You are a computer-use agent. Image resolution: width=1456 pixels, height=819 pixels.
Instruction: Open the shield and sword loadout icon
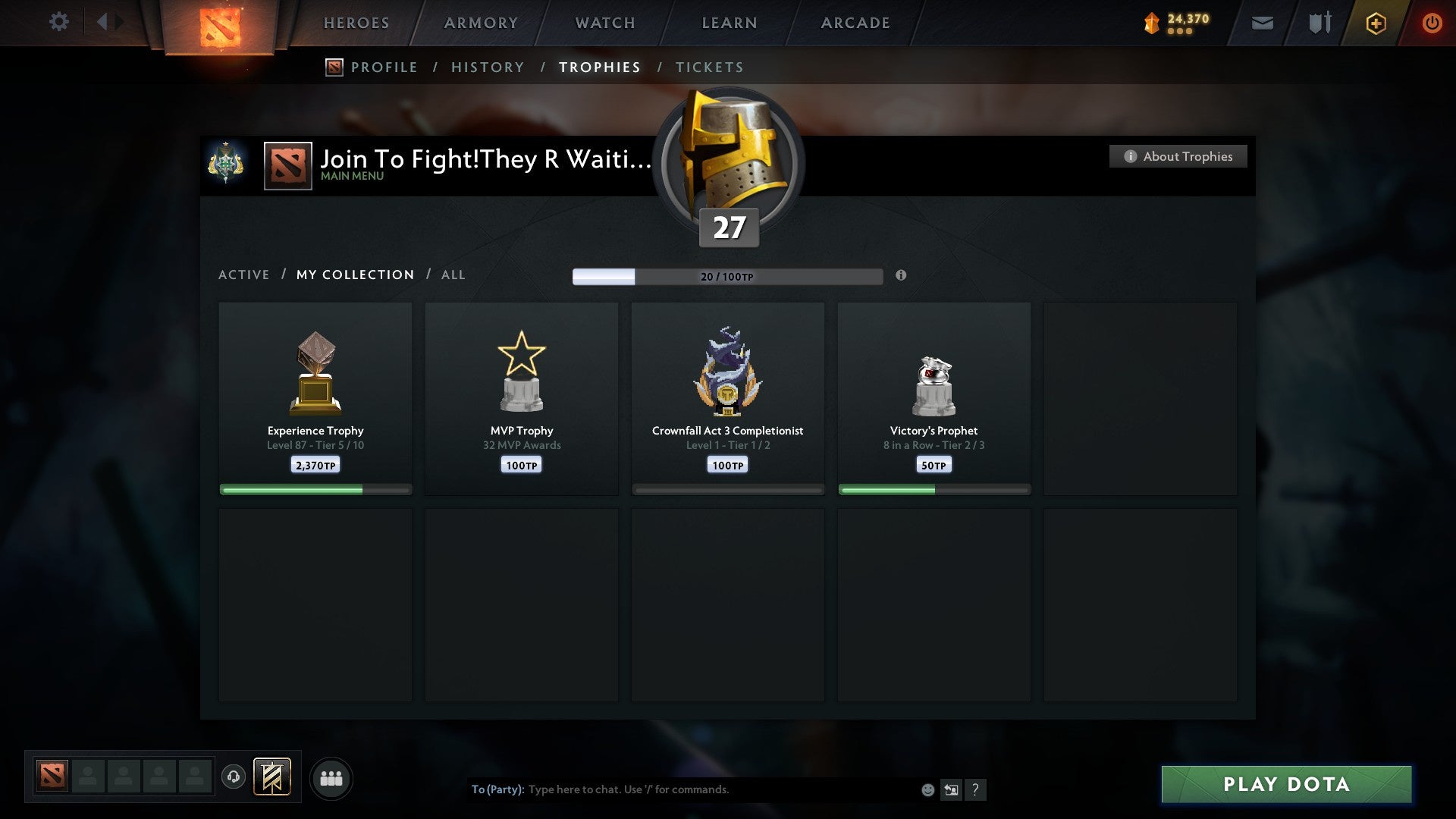tap(1319, 23)
